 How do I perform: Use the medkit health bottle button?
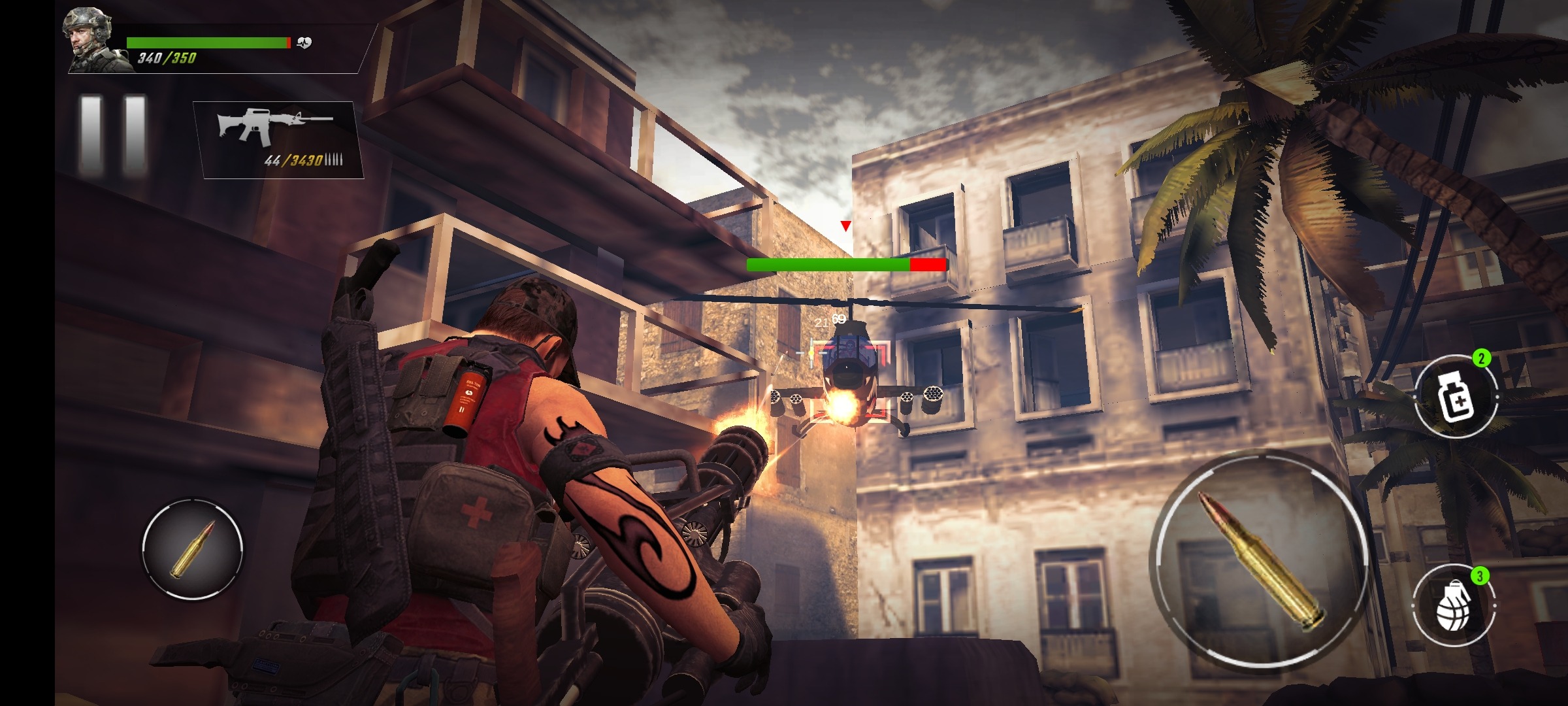[x=1456, y=397]
